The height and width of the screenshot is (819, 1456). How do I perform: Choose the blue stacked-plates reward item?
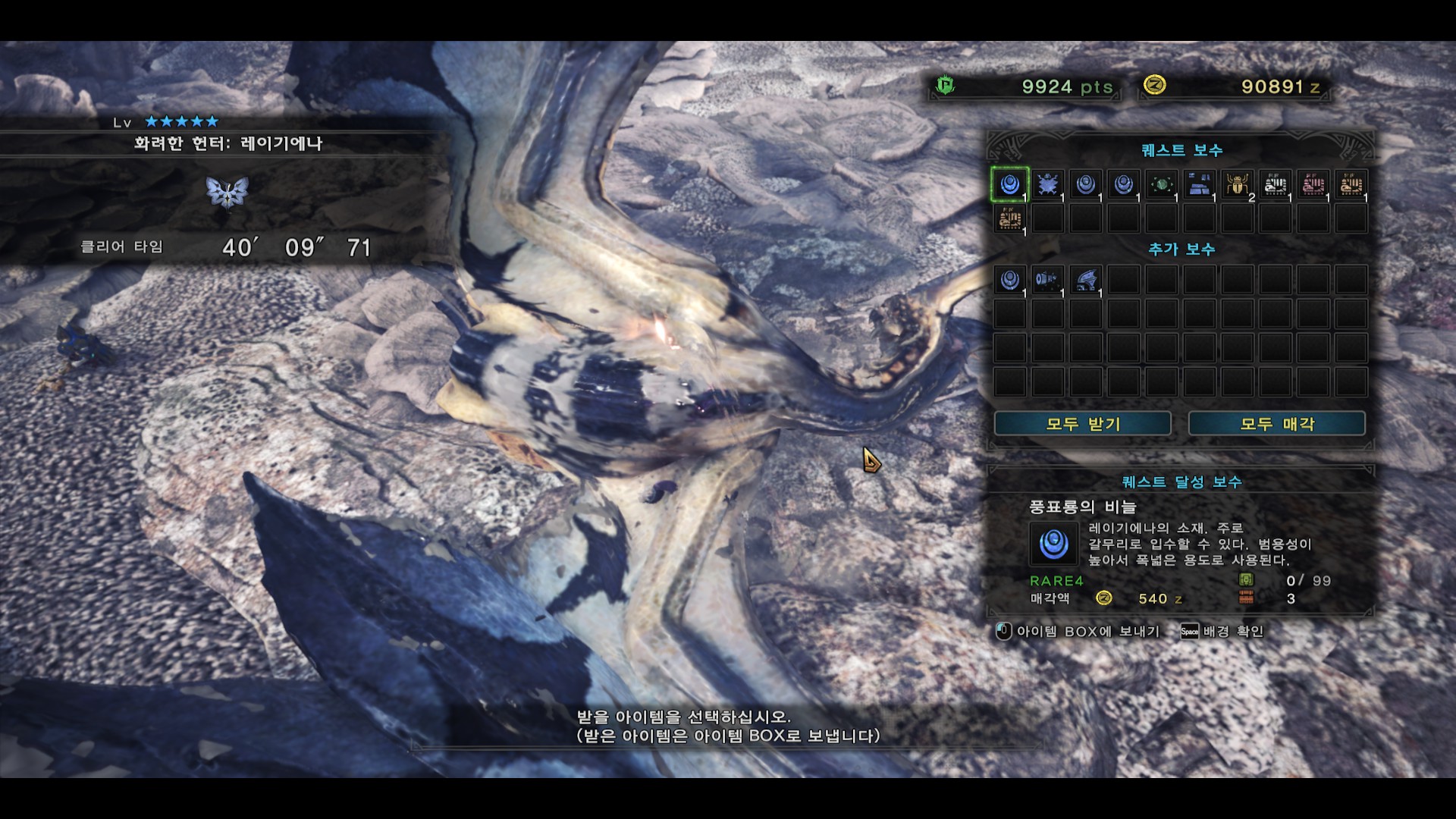pyautogui.click(x=1199, y=184)
